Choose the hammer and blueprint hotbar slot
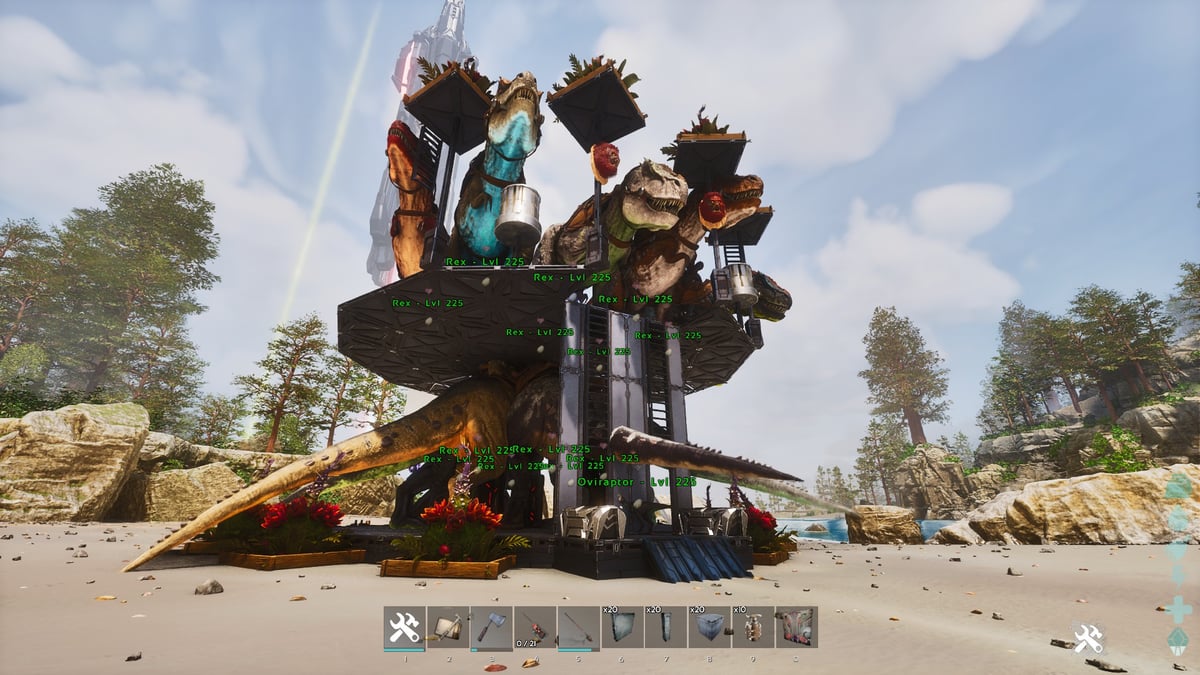 (448, 628)
